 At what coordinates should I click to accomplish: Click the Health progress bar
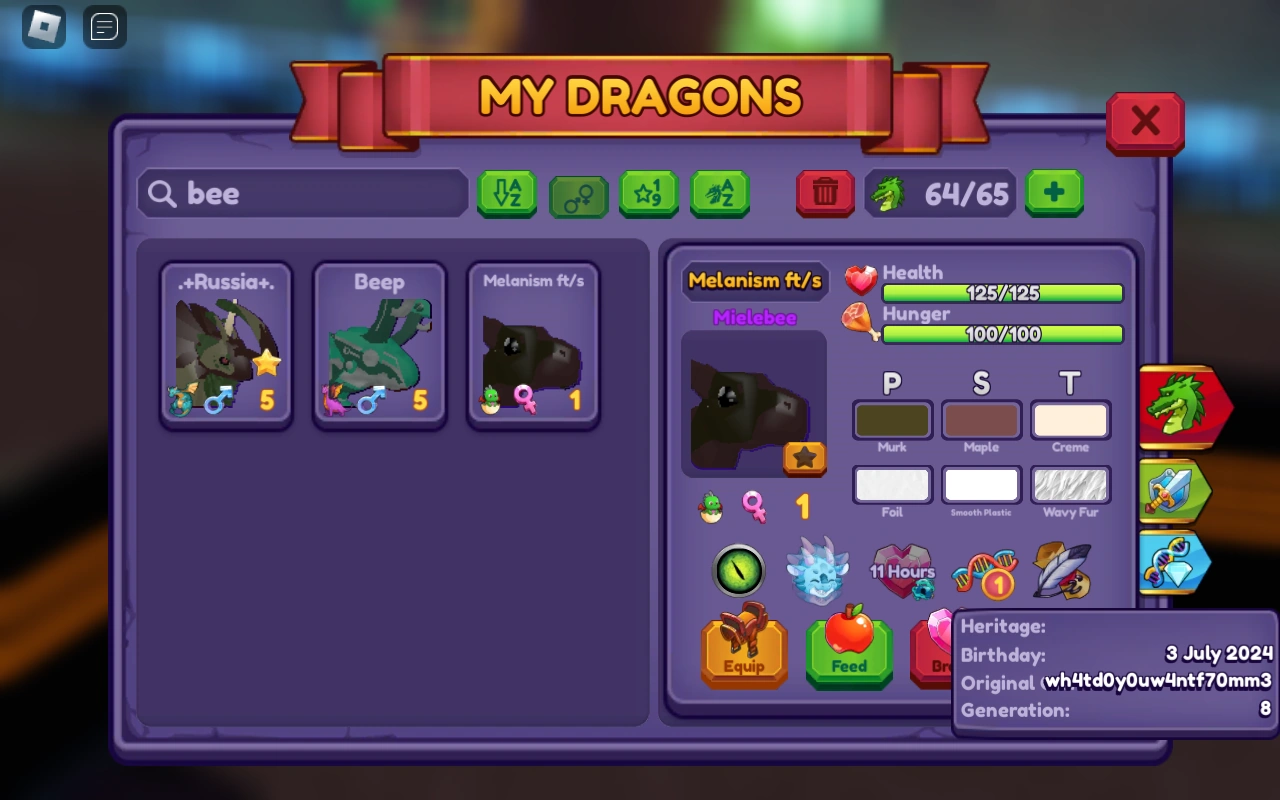1002,293
